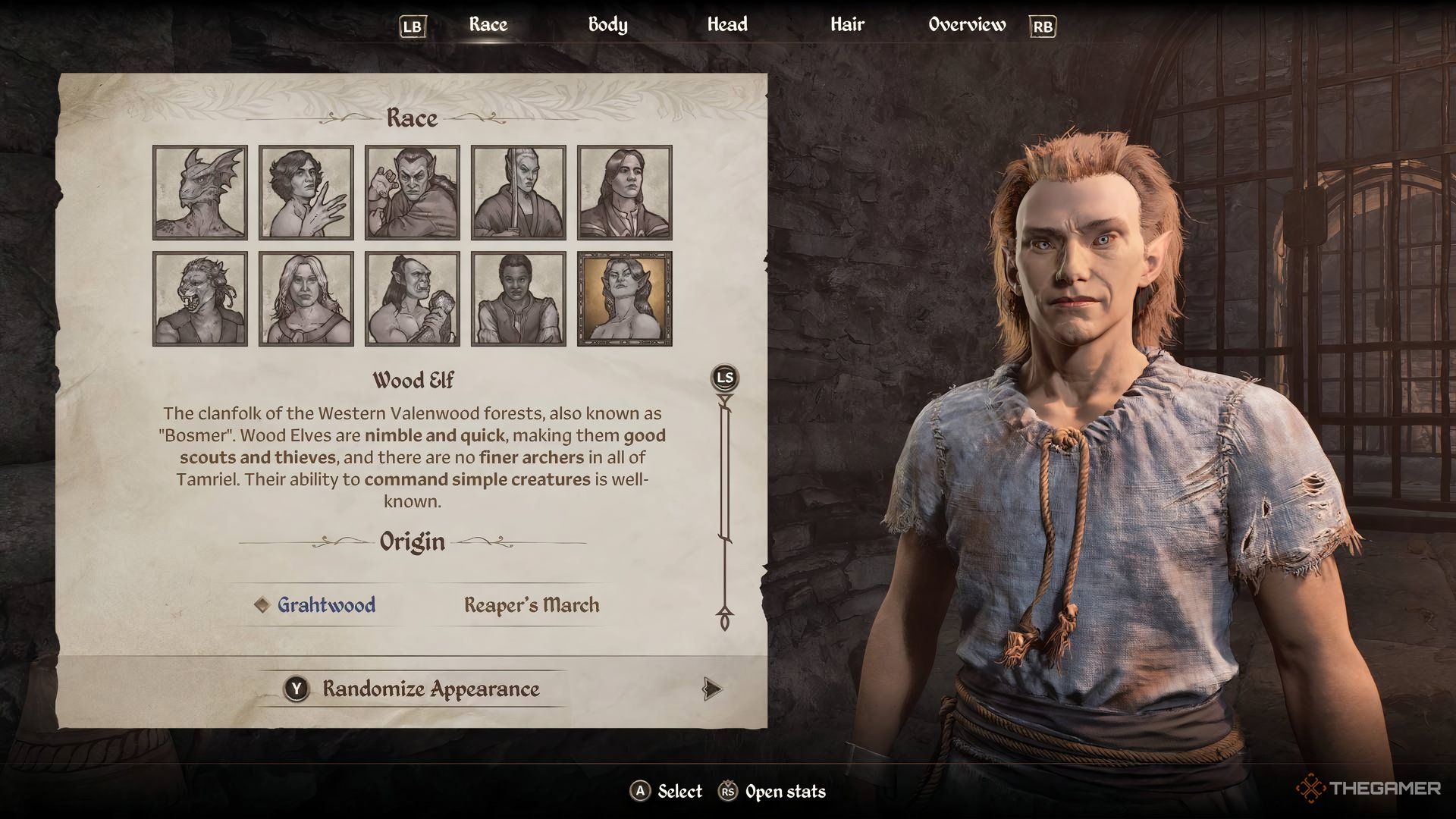Image resolution: width=1456 pixels, height=819 pixels.
Task: Select the Breton race portrait
Action: 305,192
